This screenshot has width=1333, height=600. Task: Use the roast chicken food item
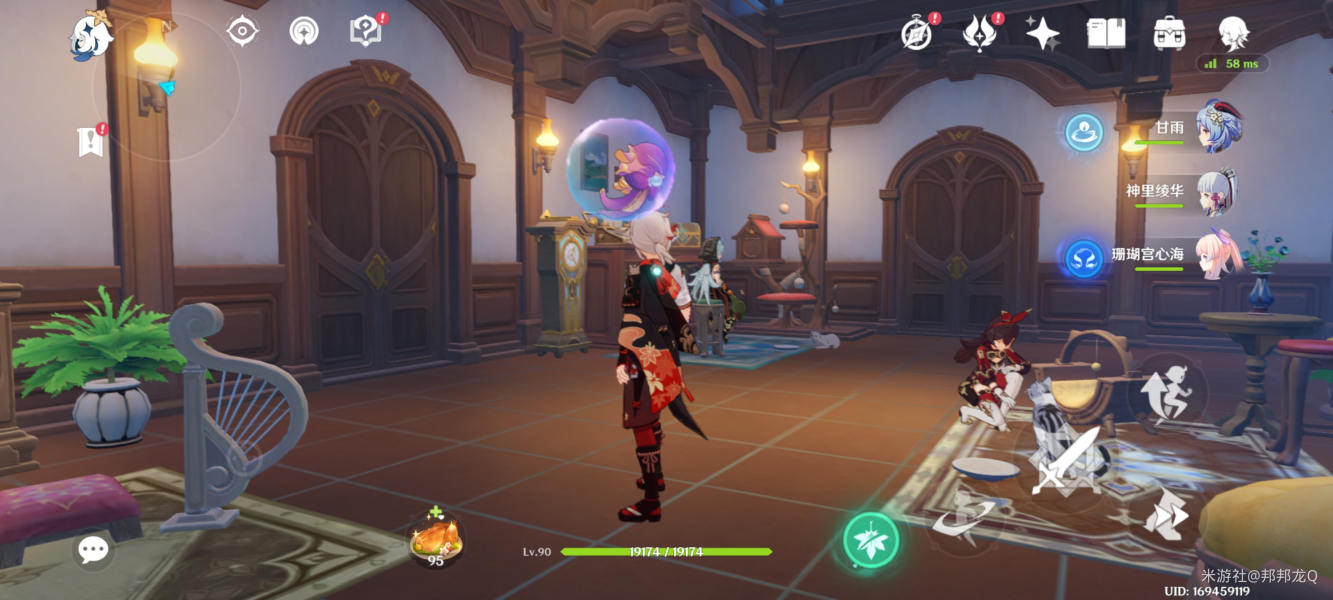(x=436, y=540)
